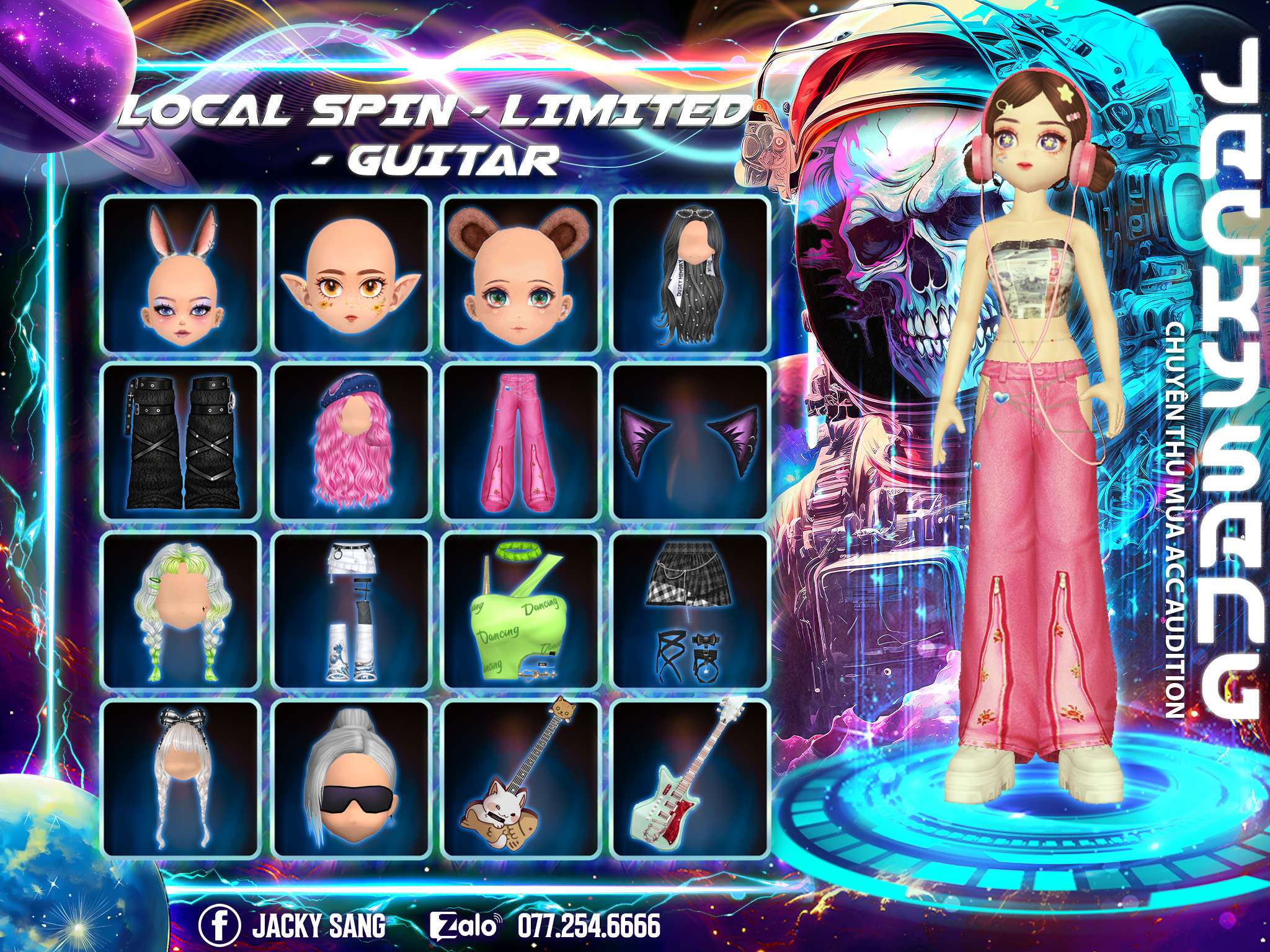The image size is (1270, 952).
Task: Choose the white braids with bow hairstyle
Action: 180,778
